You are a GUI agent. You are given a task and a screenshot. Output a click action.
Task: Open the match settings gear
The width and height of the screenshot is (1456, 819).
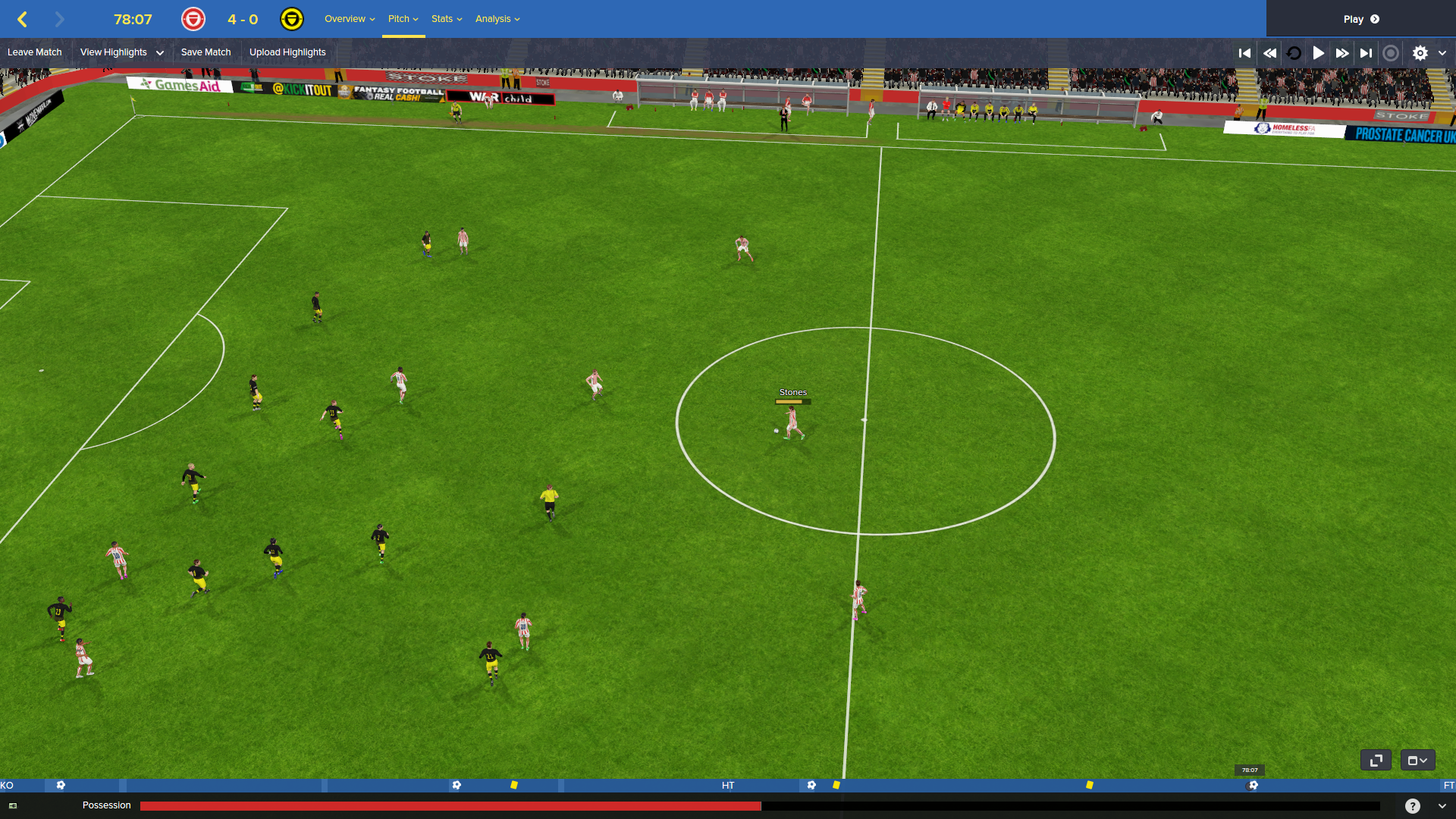(x=1420, y=53)
